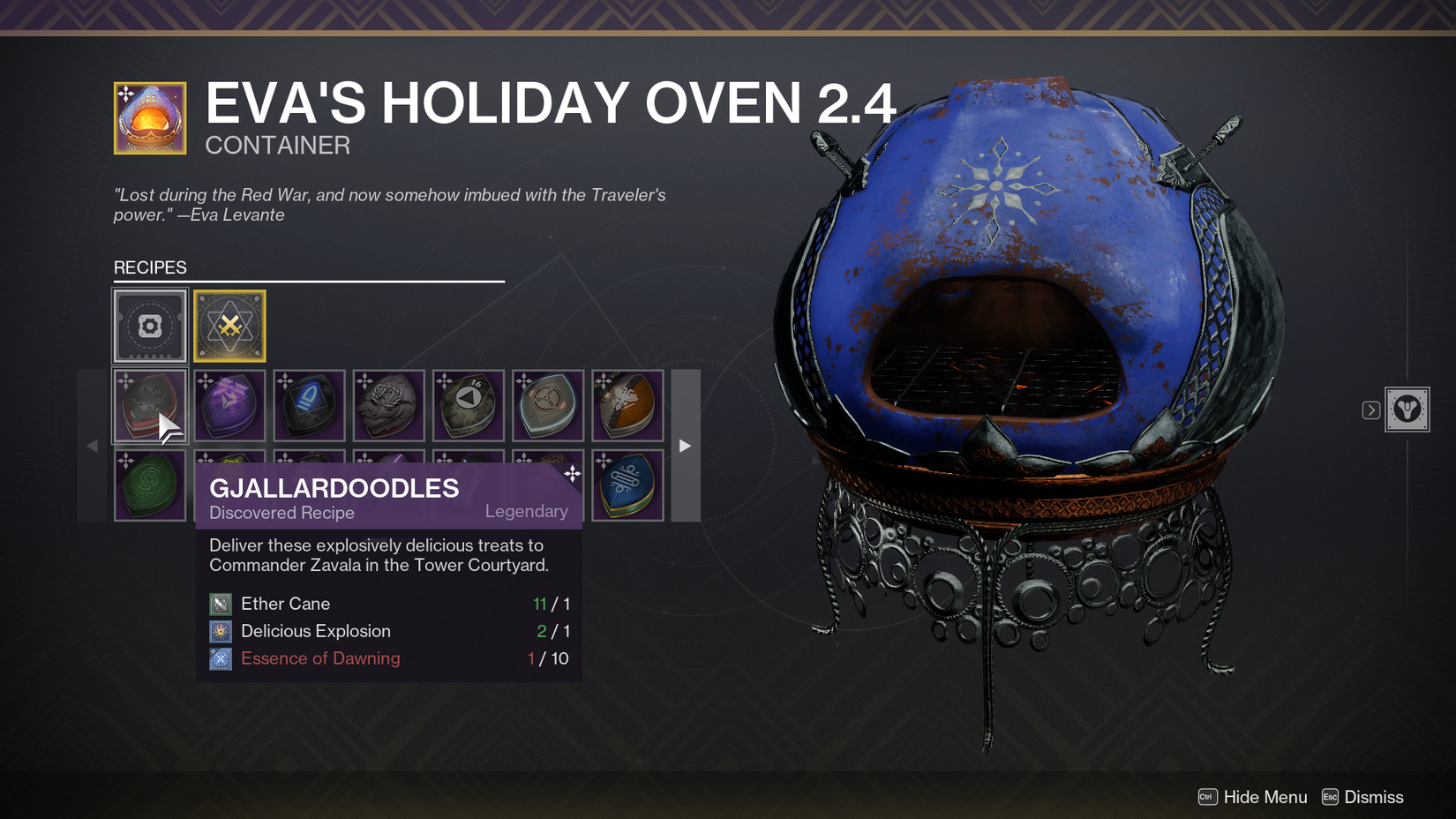The height and width of the screenshot is (819, 1456).
Task: Advance to more recipes with the right arrow
Action: (685, 446)
